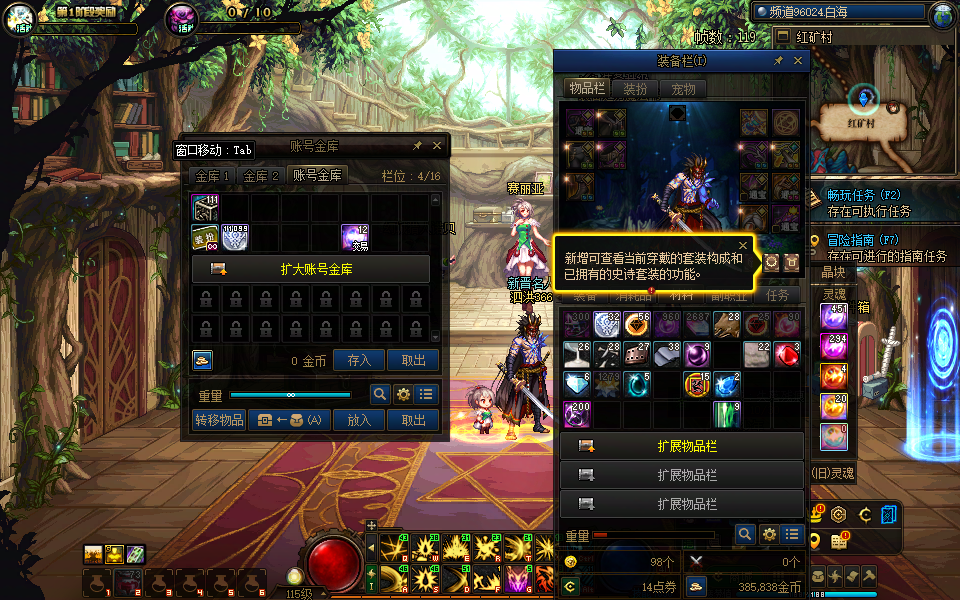960x600 pixels.
Task: Click the 扩大账号金库 expand button
Action: click(311, 269)
